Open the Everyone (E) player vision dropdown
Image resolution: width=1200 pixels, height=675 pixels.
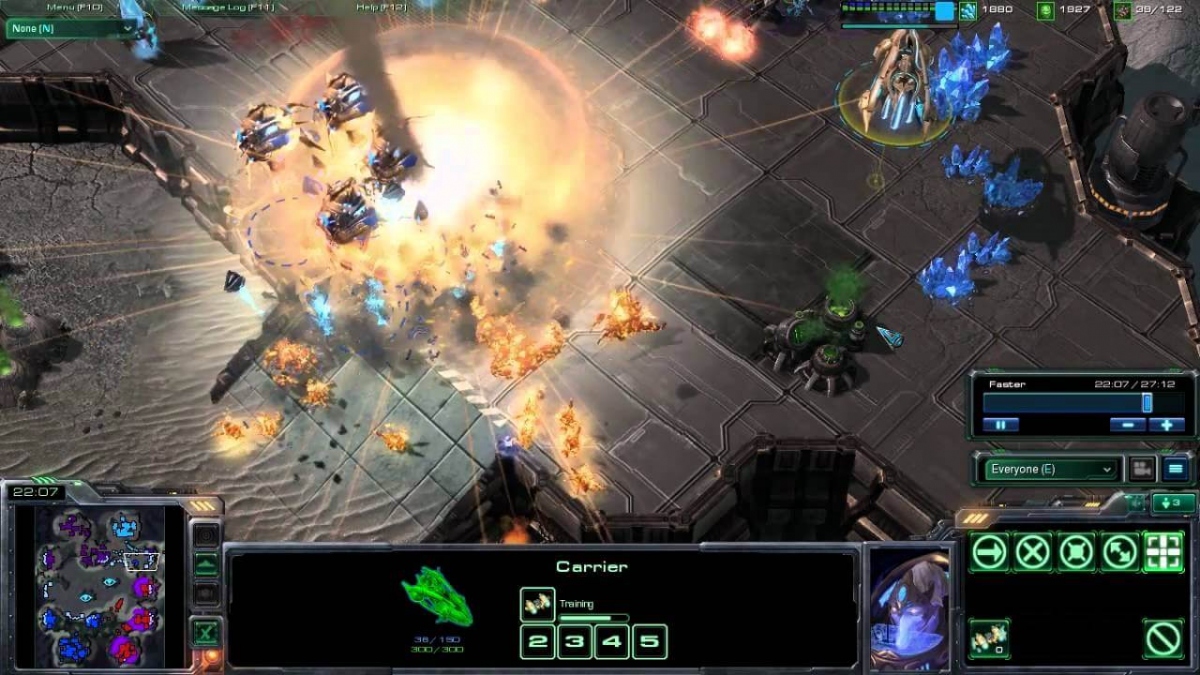[1051, 469]
